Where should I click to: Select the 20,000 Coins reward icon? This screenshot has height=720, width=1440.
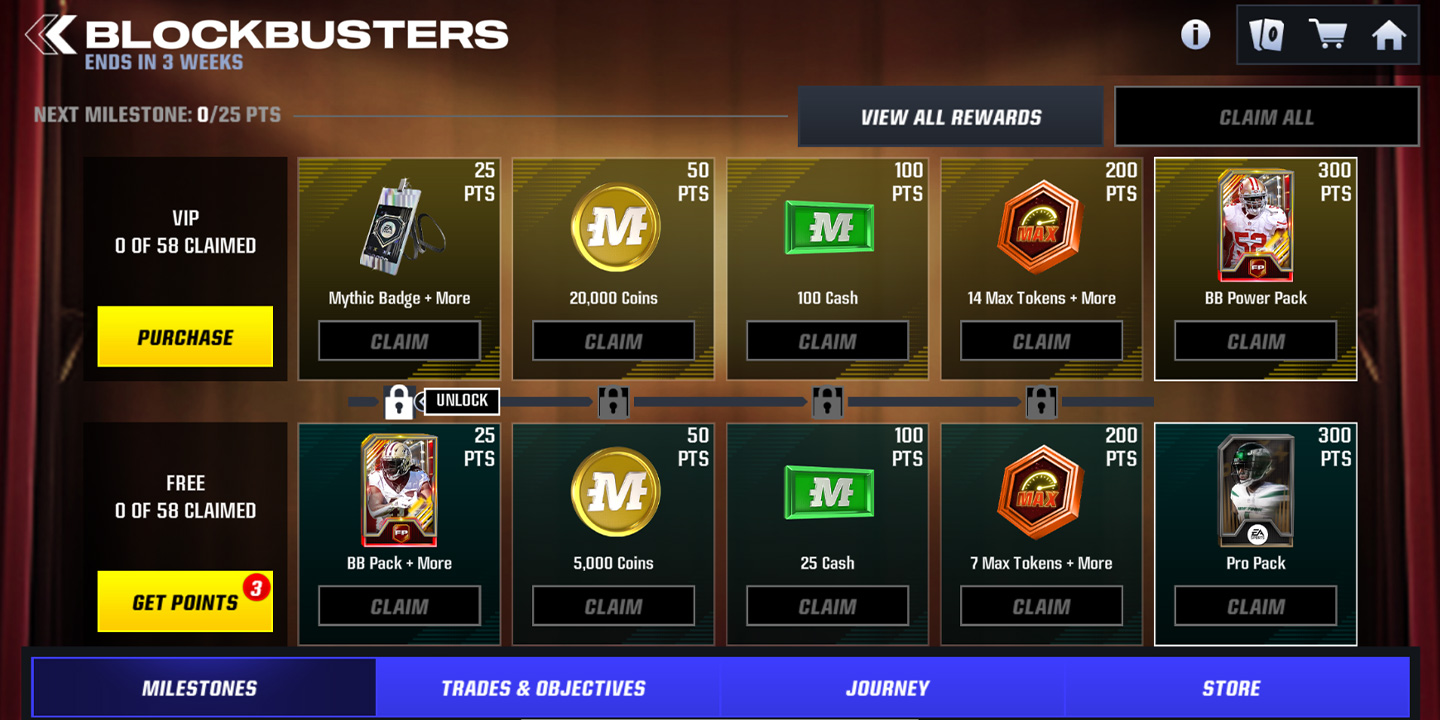click(x=613, y=228)
